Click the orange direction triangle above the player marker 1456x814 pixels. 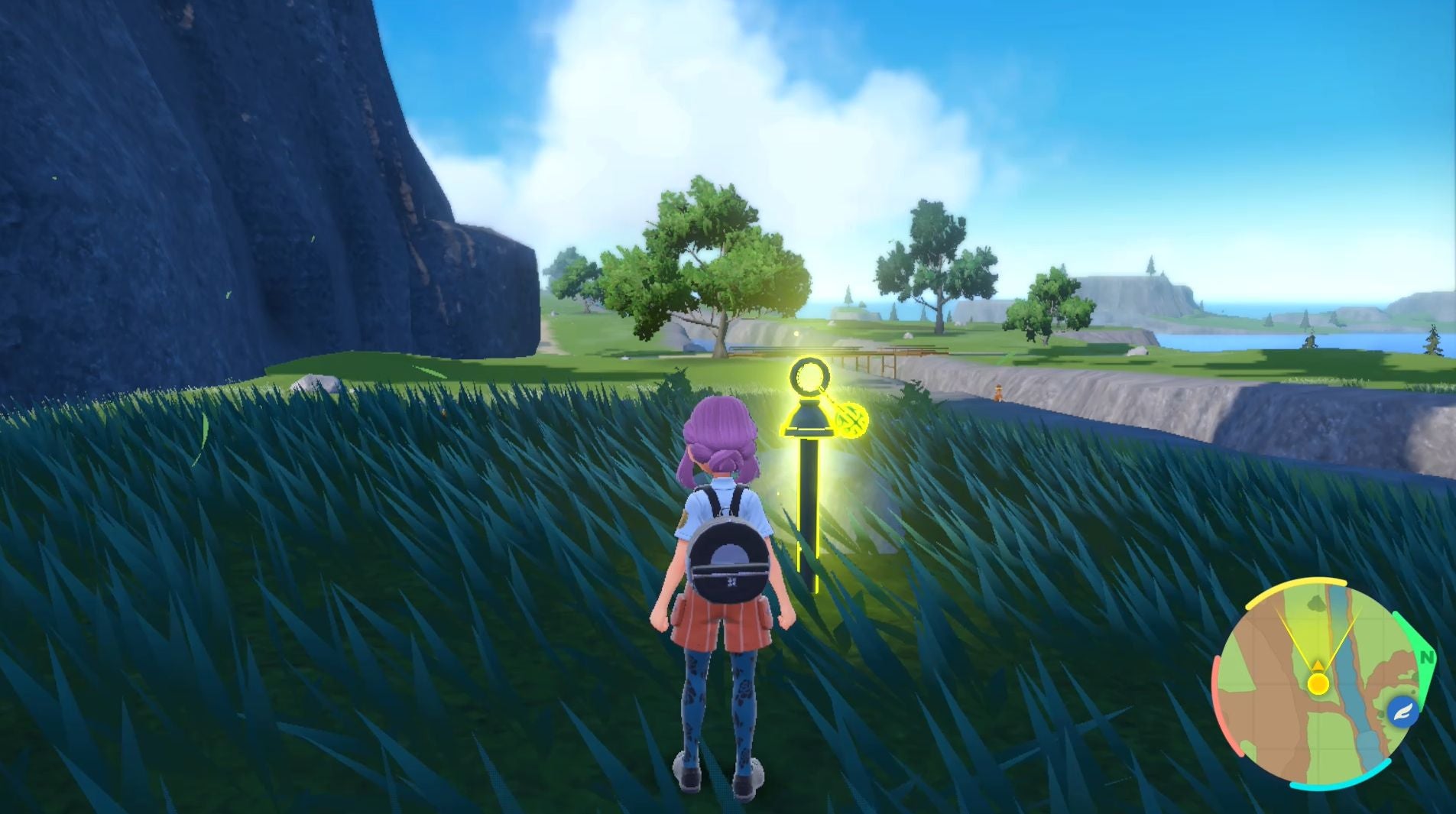[1317, 665]
